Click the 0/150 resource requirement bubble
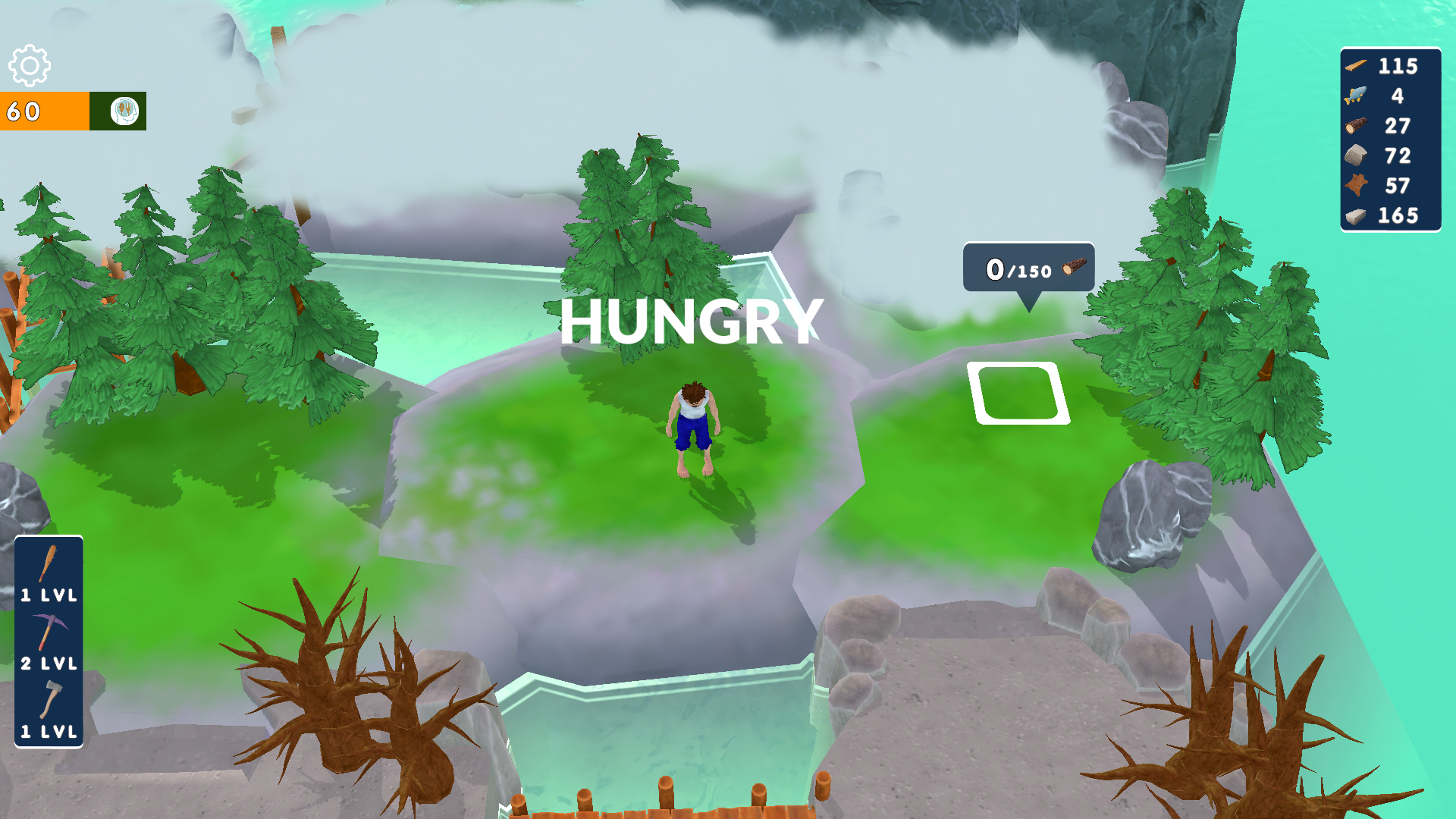 [1028, 267]
